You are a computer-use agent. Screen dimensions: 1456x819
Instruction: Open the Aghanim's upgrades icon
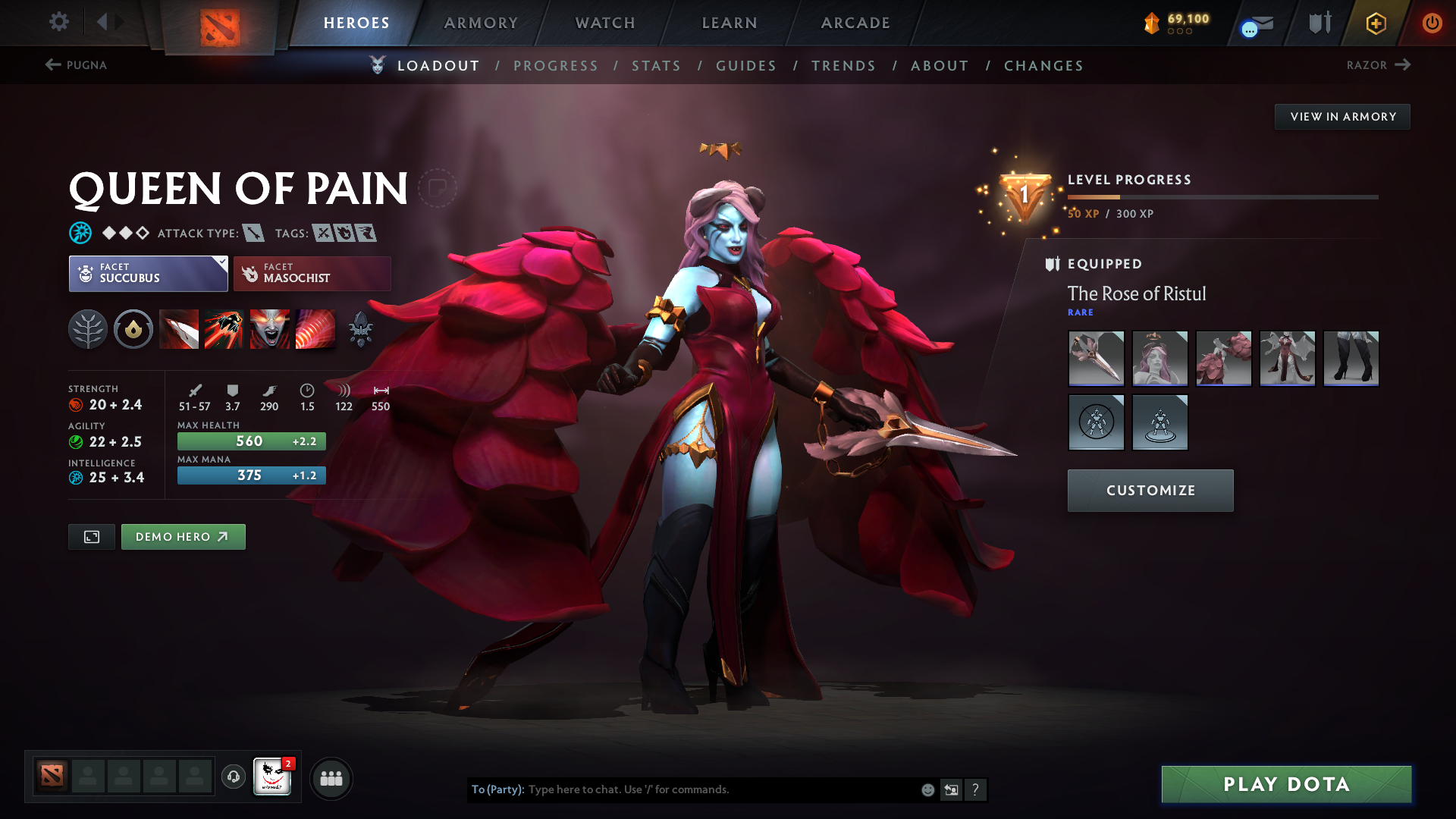coord(361,328)
